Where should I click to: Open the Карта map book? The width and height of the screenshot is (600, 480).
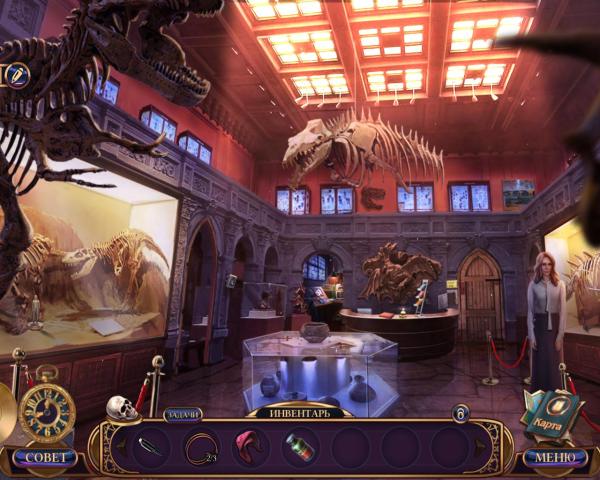(551, 409)
